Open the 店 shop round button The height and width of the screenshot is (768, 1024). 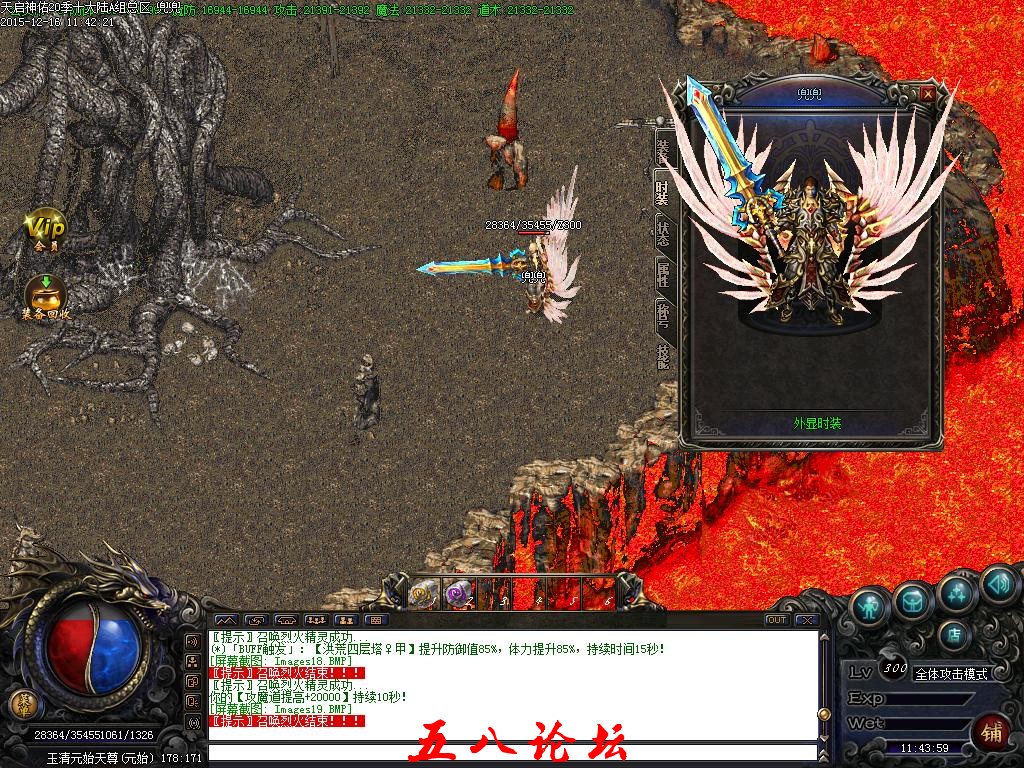tap(954, 632)
